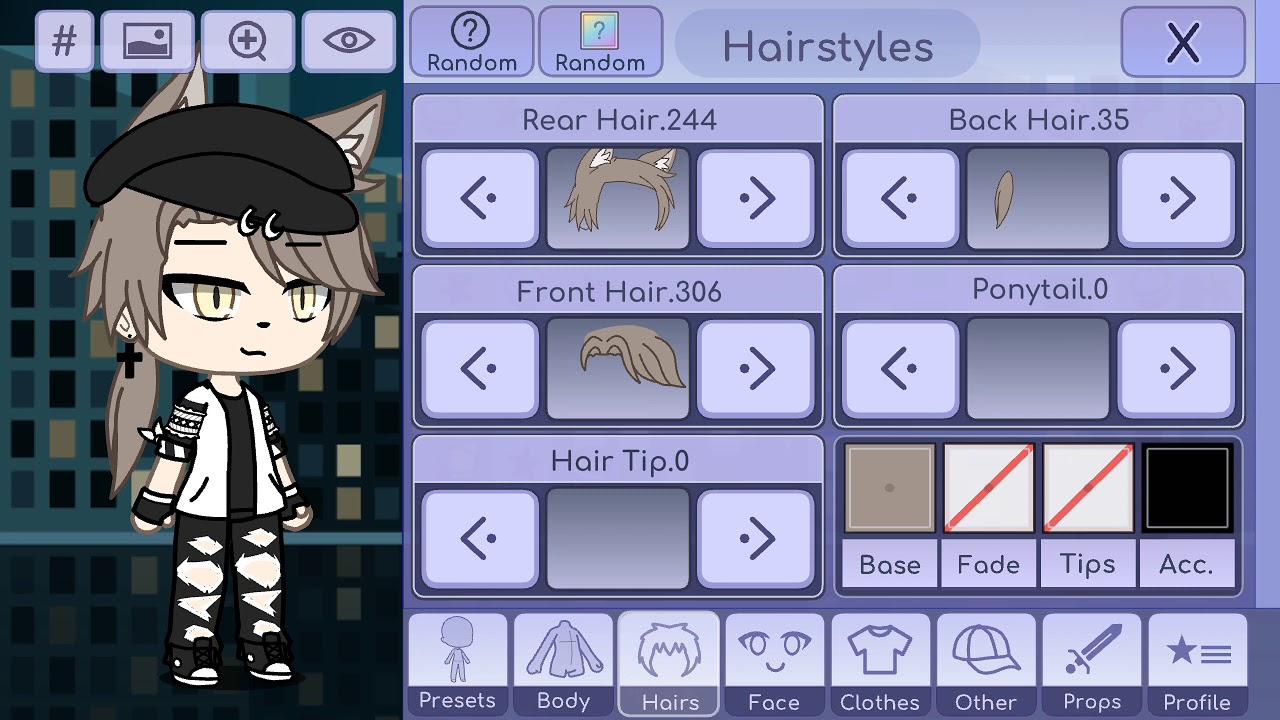Viewport: 1280px width, 720px height.
Task: Select the Props tab with the sword icon
Action: tap(1091, 660)
